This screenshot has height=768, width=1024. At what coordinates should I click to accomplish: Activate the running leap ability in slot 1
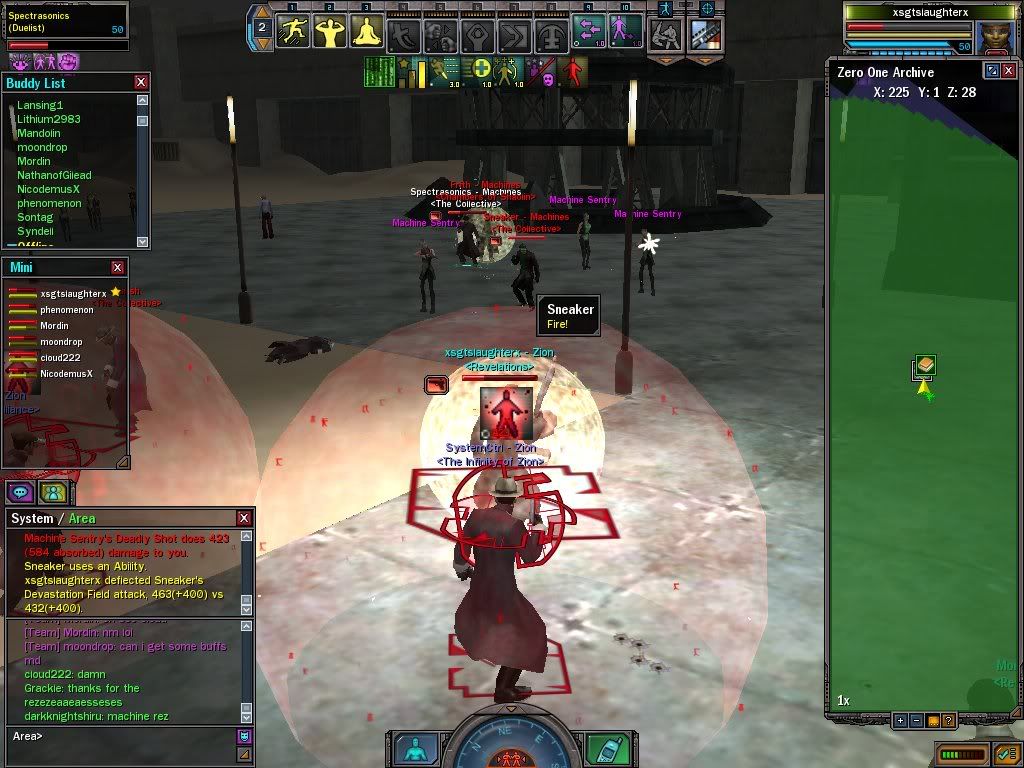[x=293, y=32]
